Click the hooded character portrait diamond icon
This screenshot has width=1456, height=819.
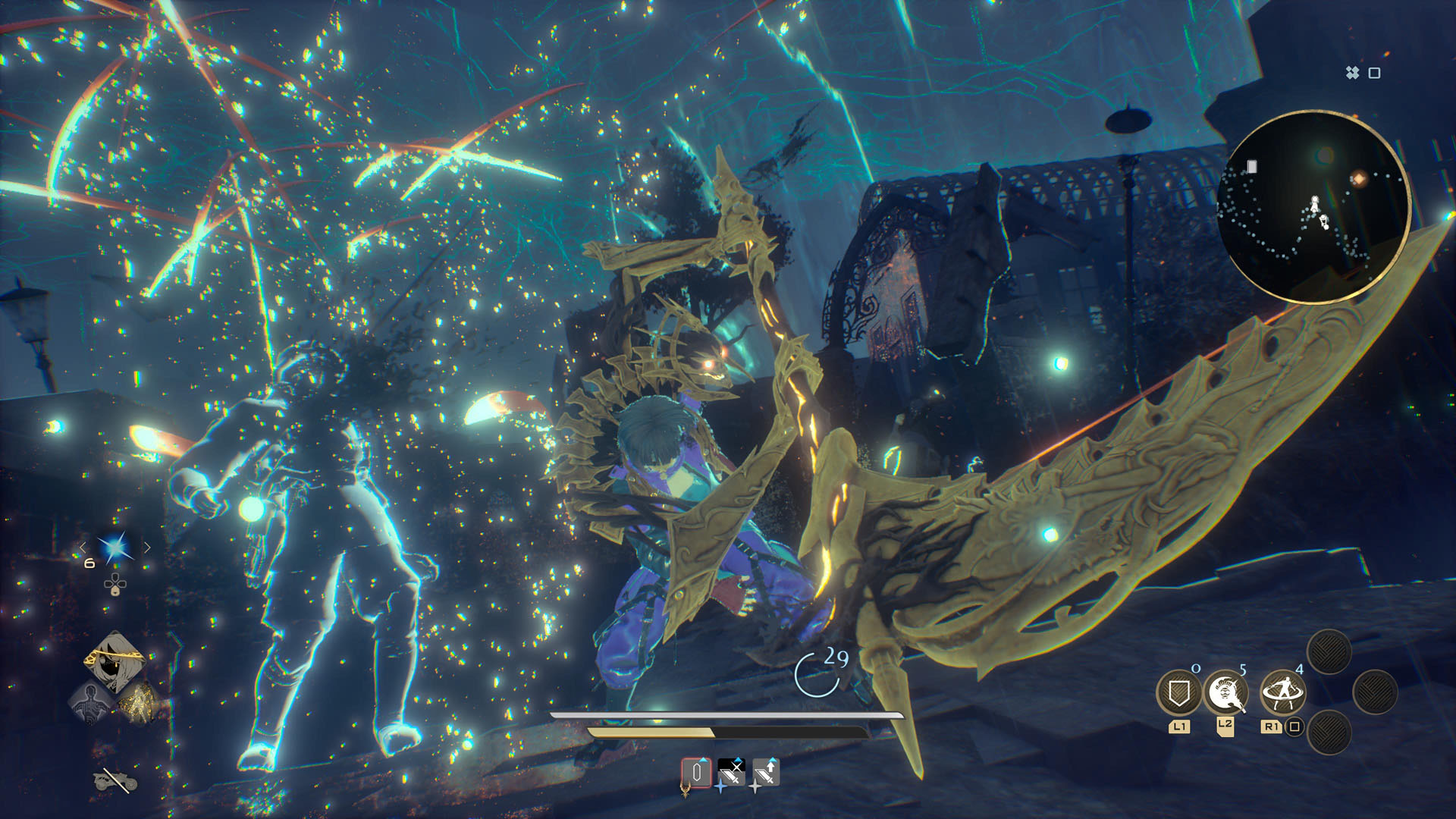[x=114, y=659]
